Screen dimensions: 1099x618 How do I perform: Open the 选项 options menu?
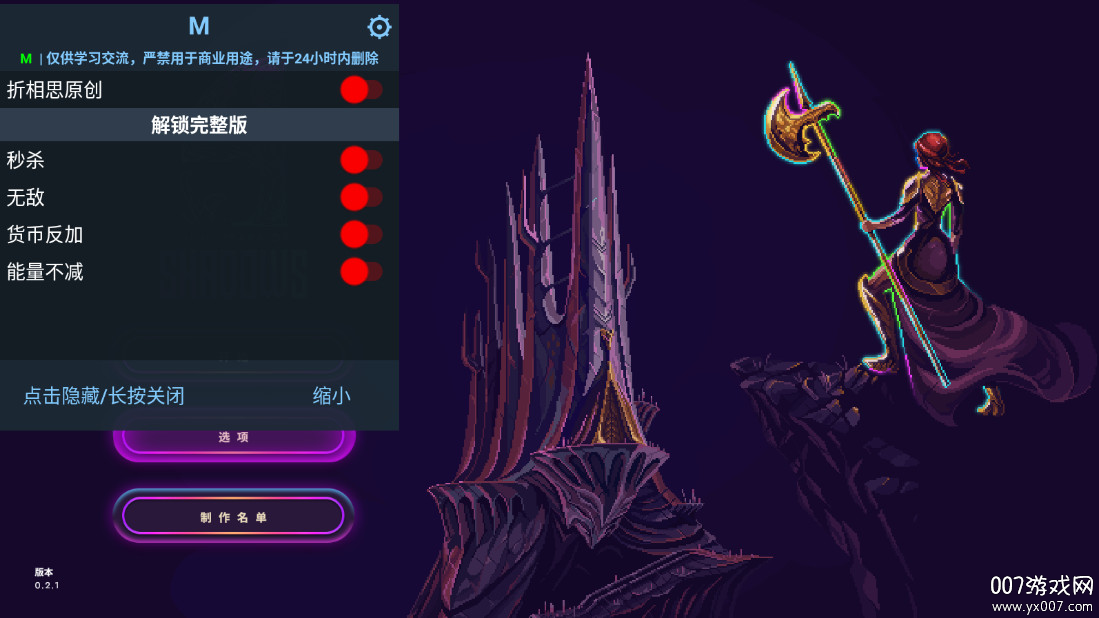tap(233, 440)
